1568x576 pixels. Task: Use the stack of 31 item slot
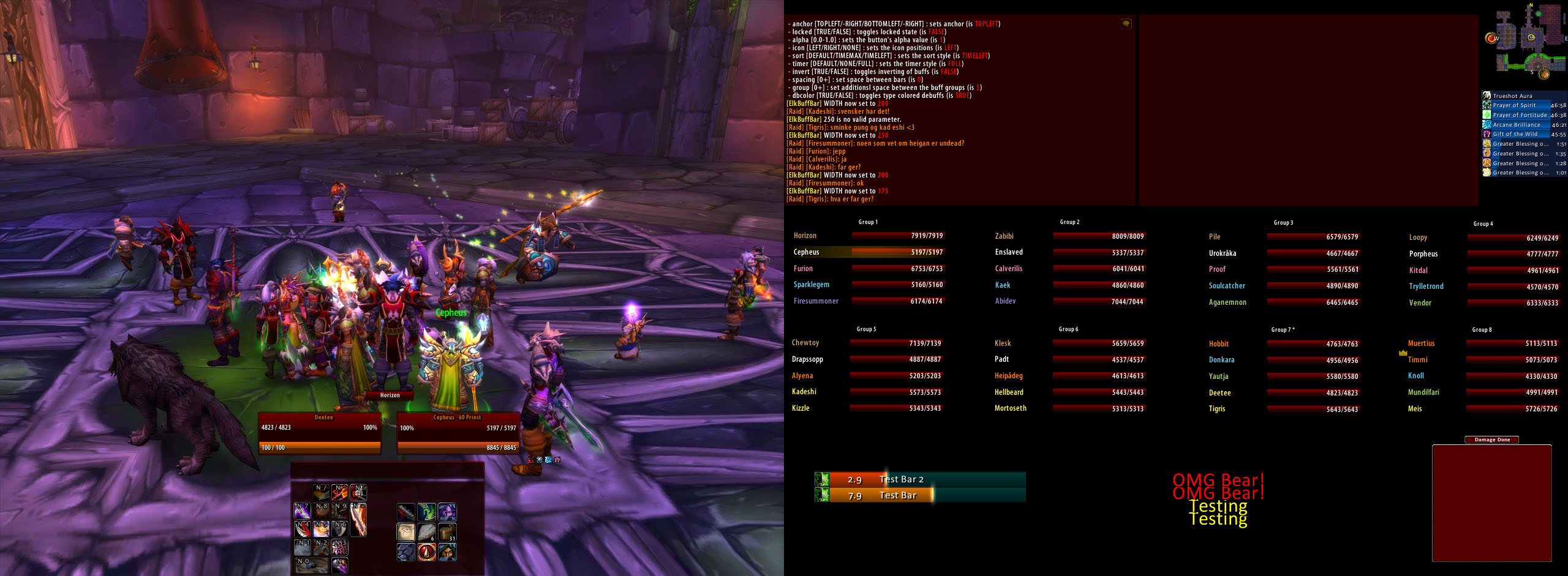click(447, 532)
